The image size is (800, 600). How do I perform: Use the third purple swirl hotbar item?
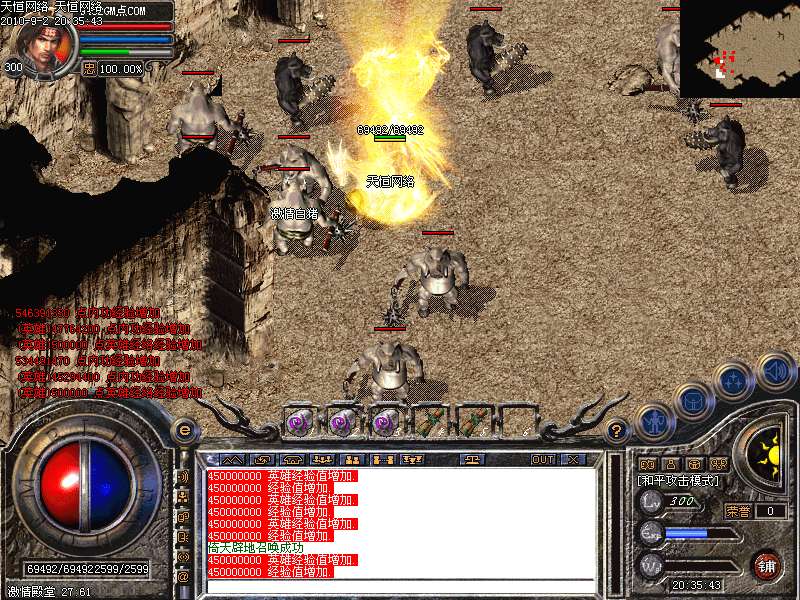(385, 422)
